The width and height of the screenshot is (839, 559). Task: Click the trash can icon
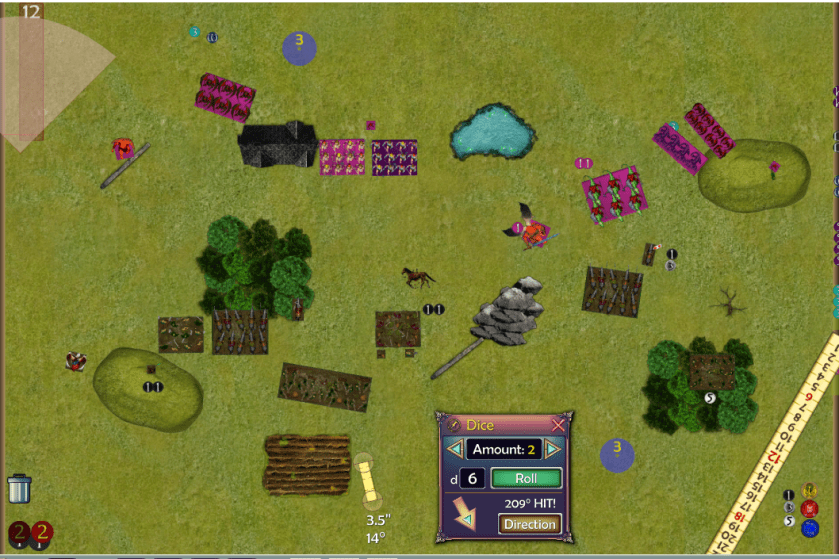coord(19,488)
